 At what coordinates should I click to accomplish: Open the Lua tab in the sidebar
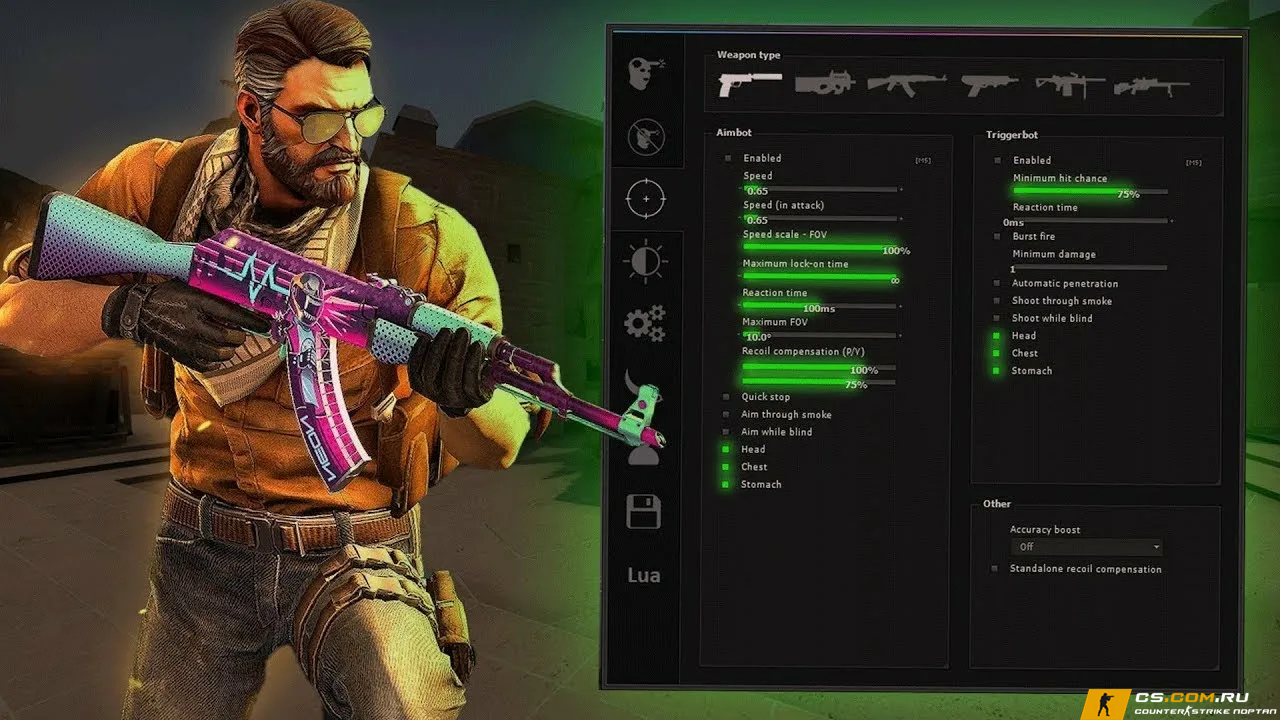tap(644, 575)
